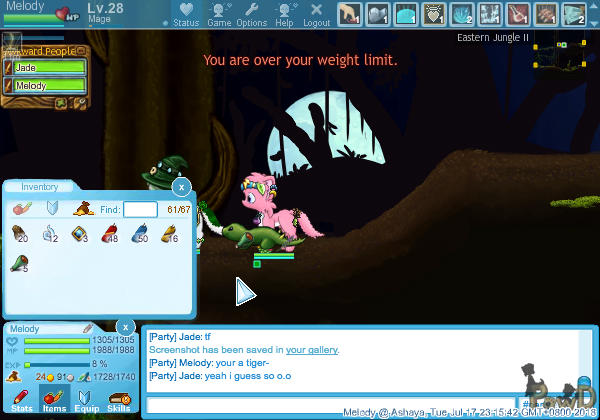Select the blue gem item stack
Image resolution: width=600 pixels, height=420 pixels.
pos(80,236)
